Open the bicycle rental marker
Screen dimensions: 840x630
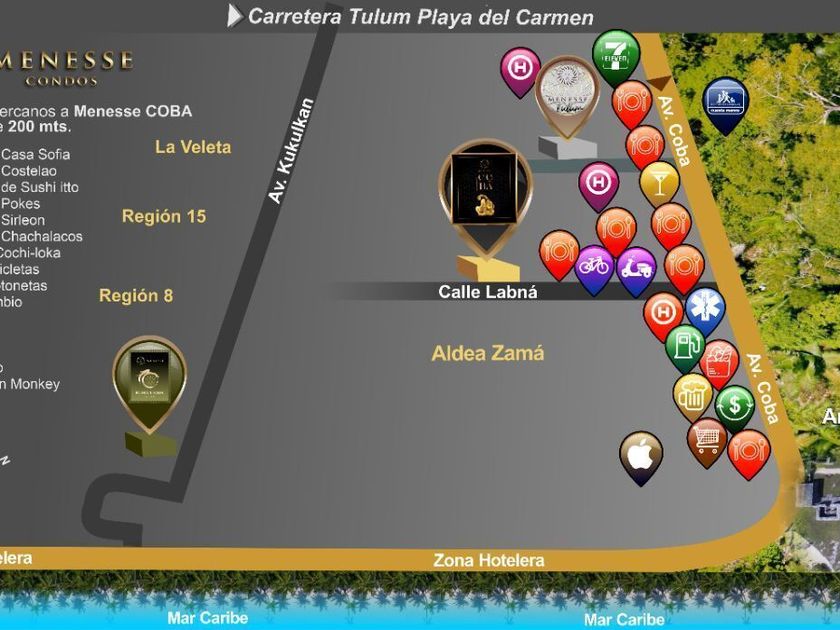point(594,267)
